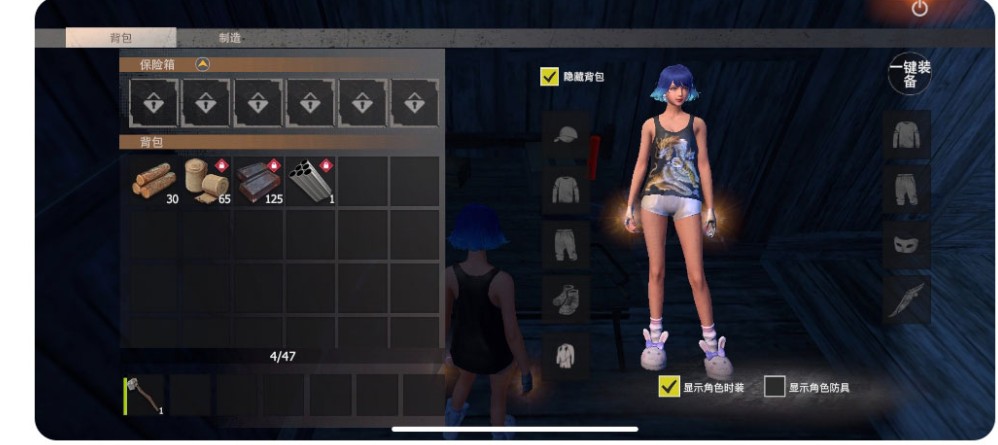
Task: Uncheck the 隐藏背包 checkbox
Action: pyautogui.click(x=549, y=76)
